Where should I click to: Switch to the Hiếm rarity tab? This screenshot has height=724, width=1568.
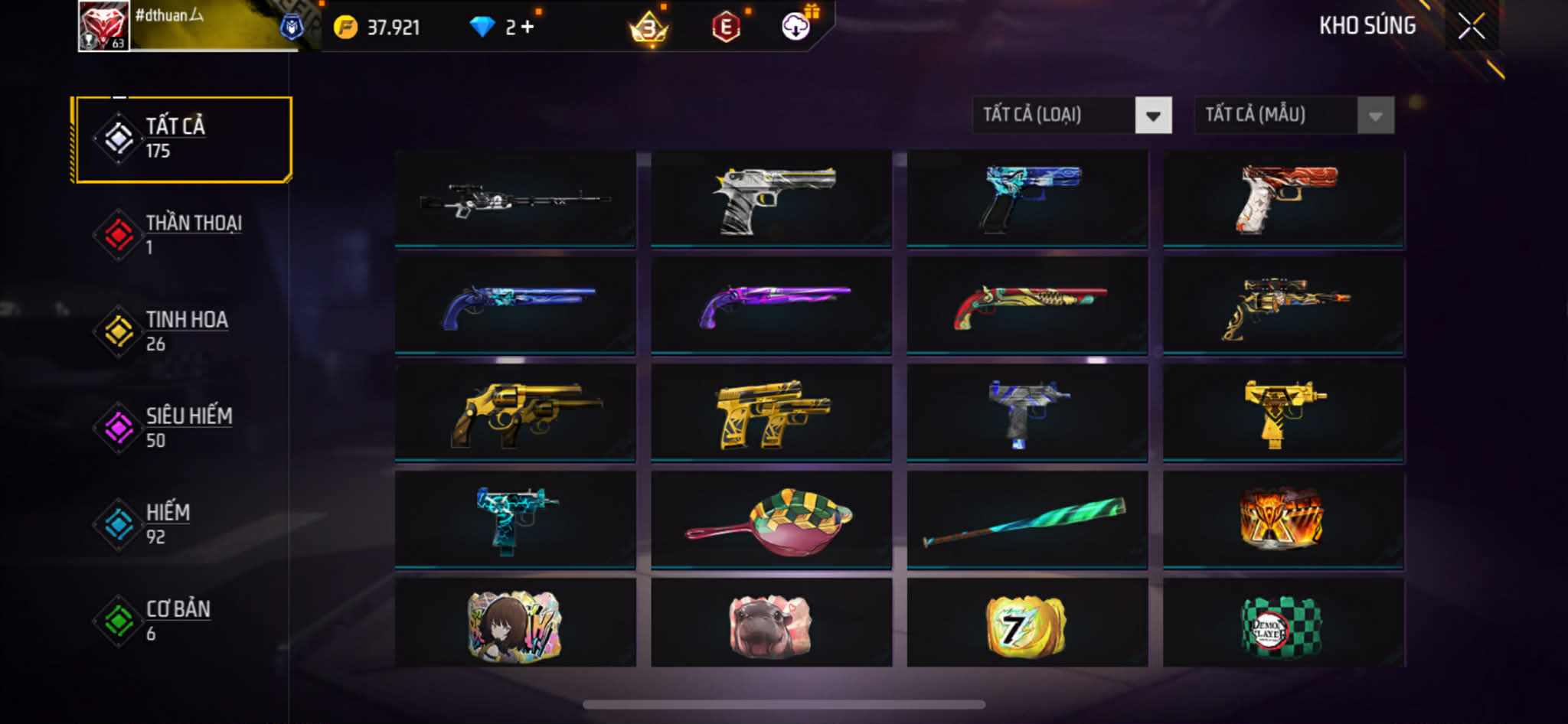182,524
